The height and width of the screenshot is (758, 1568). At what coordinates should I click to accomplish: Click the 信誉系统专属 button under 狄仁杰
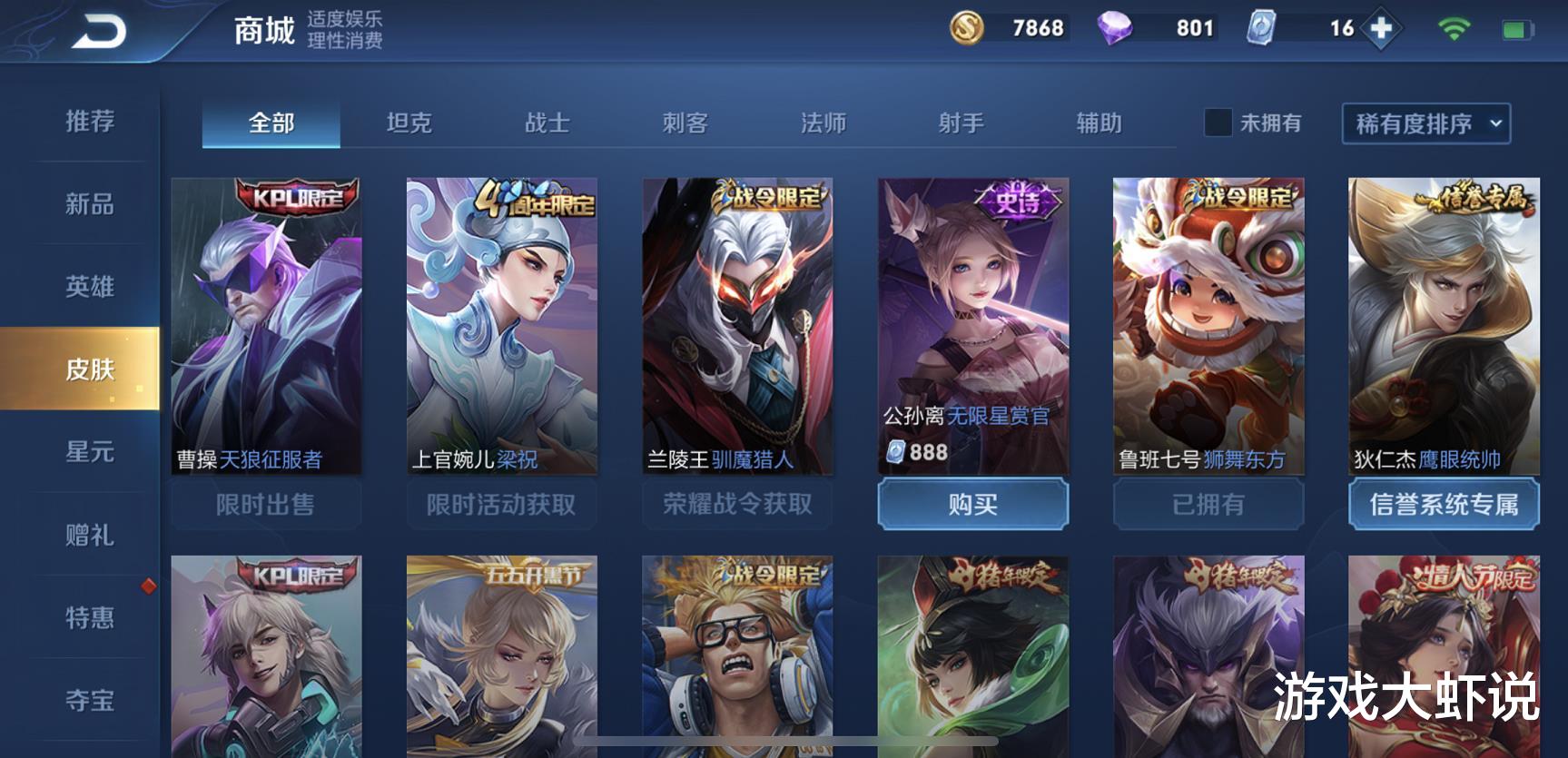coord(1443,504)
